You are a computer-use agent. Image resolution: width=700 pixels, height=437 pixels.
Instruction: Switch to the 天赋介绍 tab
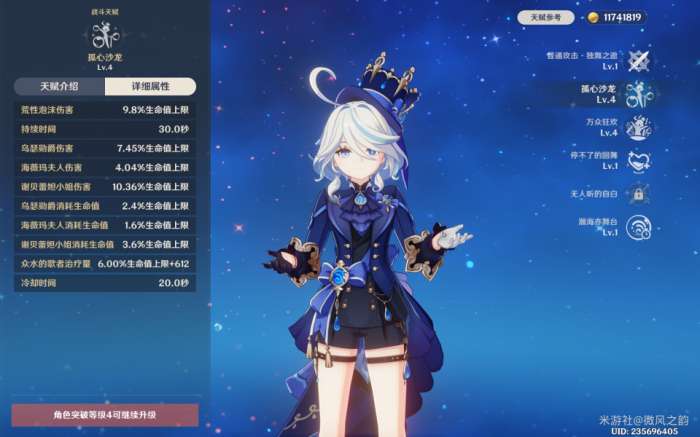click(58, 87)
